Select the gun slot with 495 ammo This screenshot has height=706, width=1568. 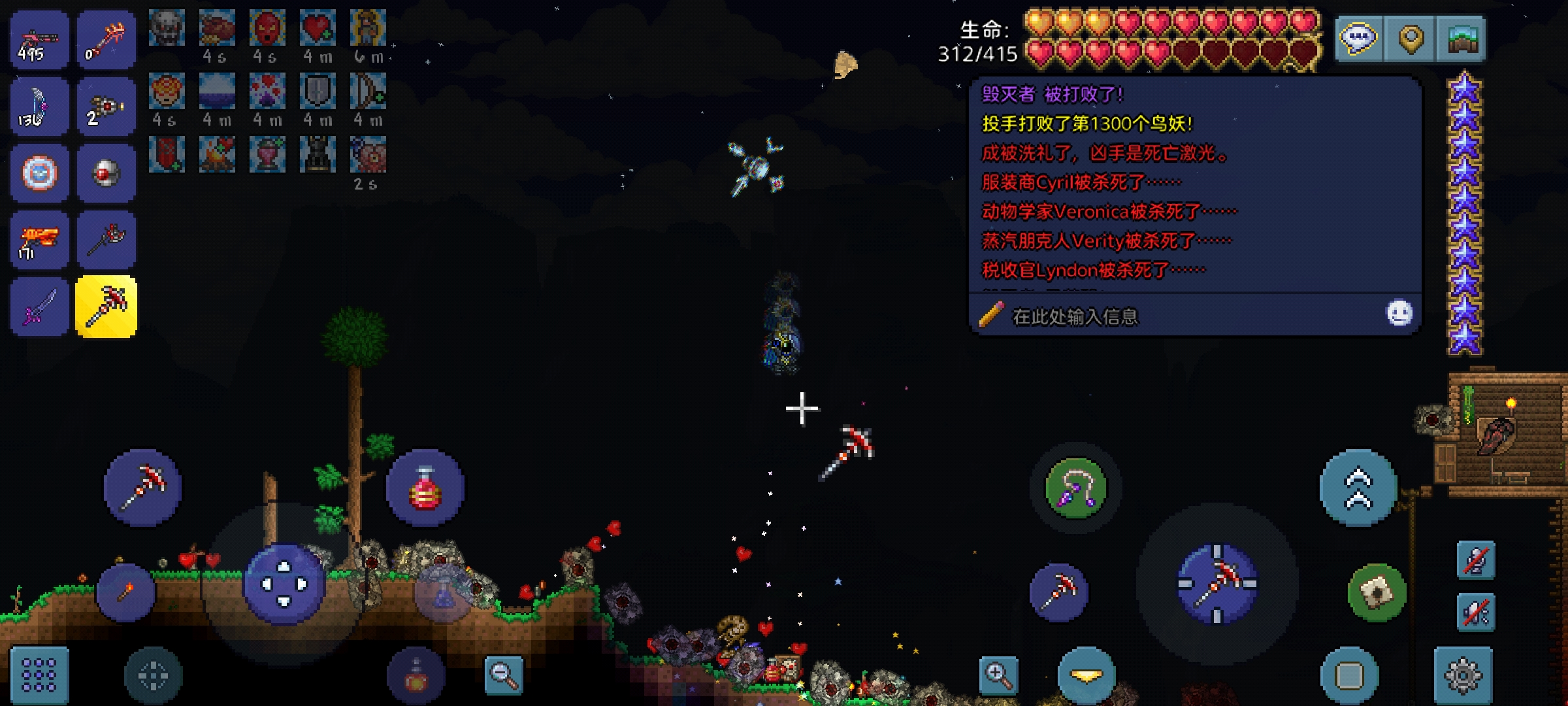(x=39, y=40)
